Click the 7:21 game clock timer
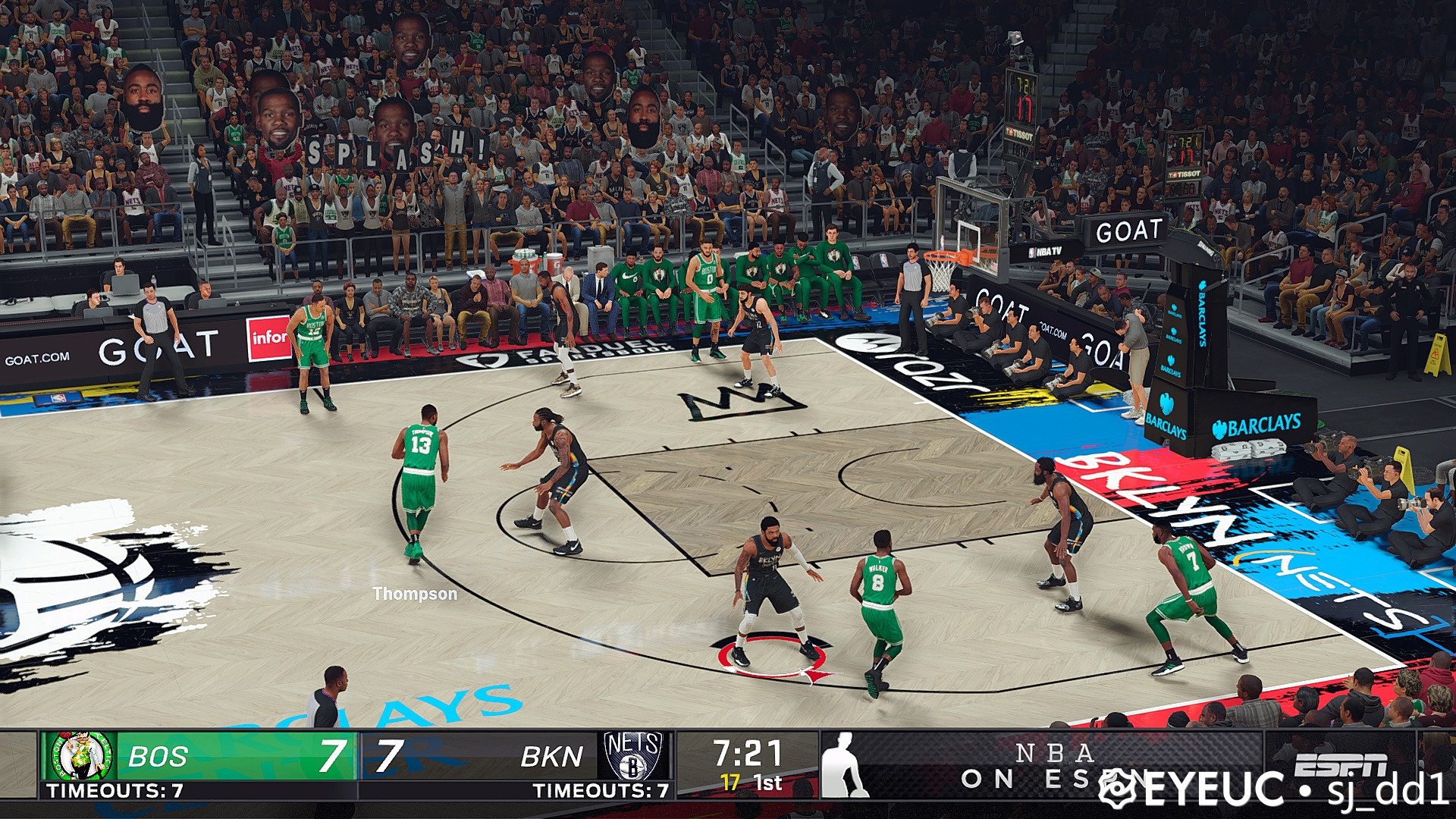The height and width of the screenshot is (819, 1456). point(747,753)
